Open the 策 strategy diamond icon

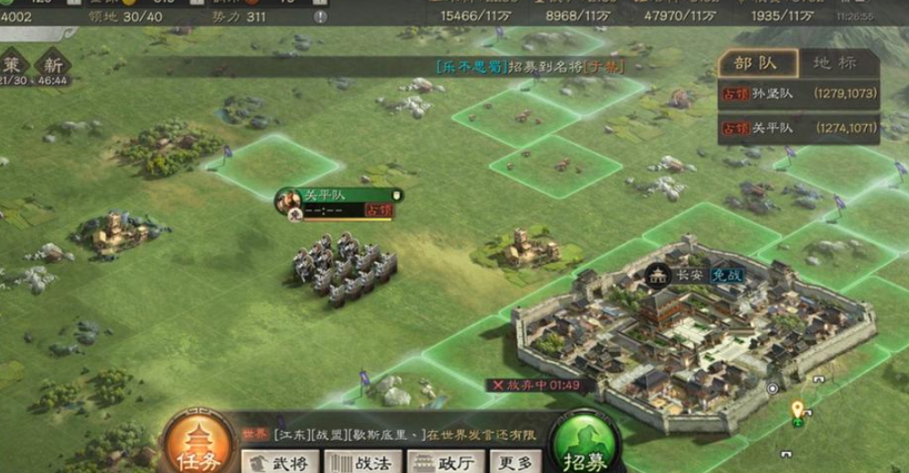pyautogui.click(x=12, y=62)
